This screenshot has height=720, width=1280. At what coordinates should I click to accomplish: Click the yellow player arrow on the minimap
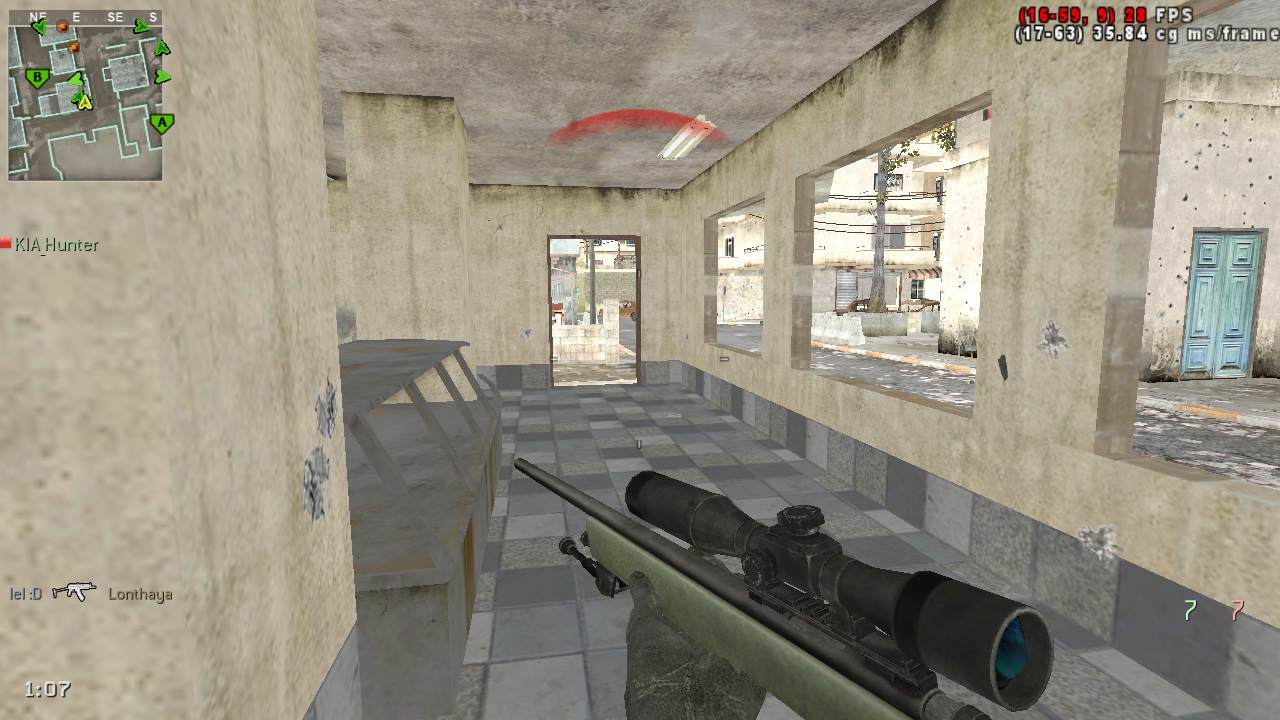(x=85, y=101)
